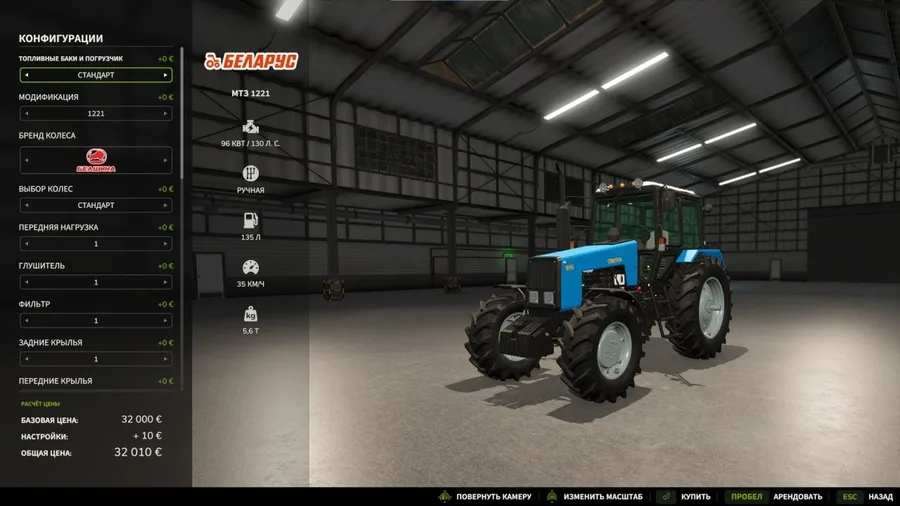Go to previous Модификация value
This screenshot has width=900, height=506.
click(26, 114)
